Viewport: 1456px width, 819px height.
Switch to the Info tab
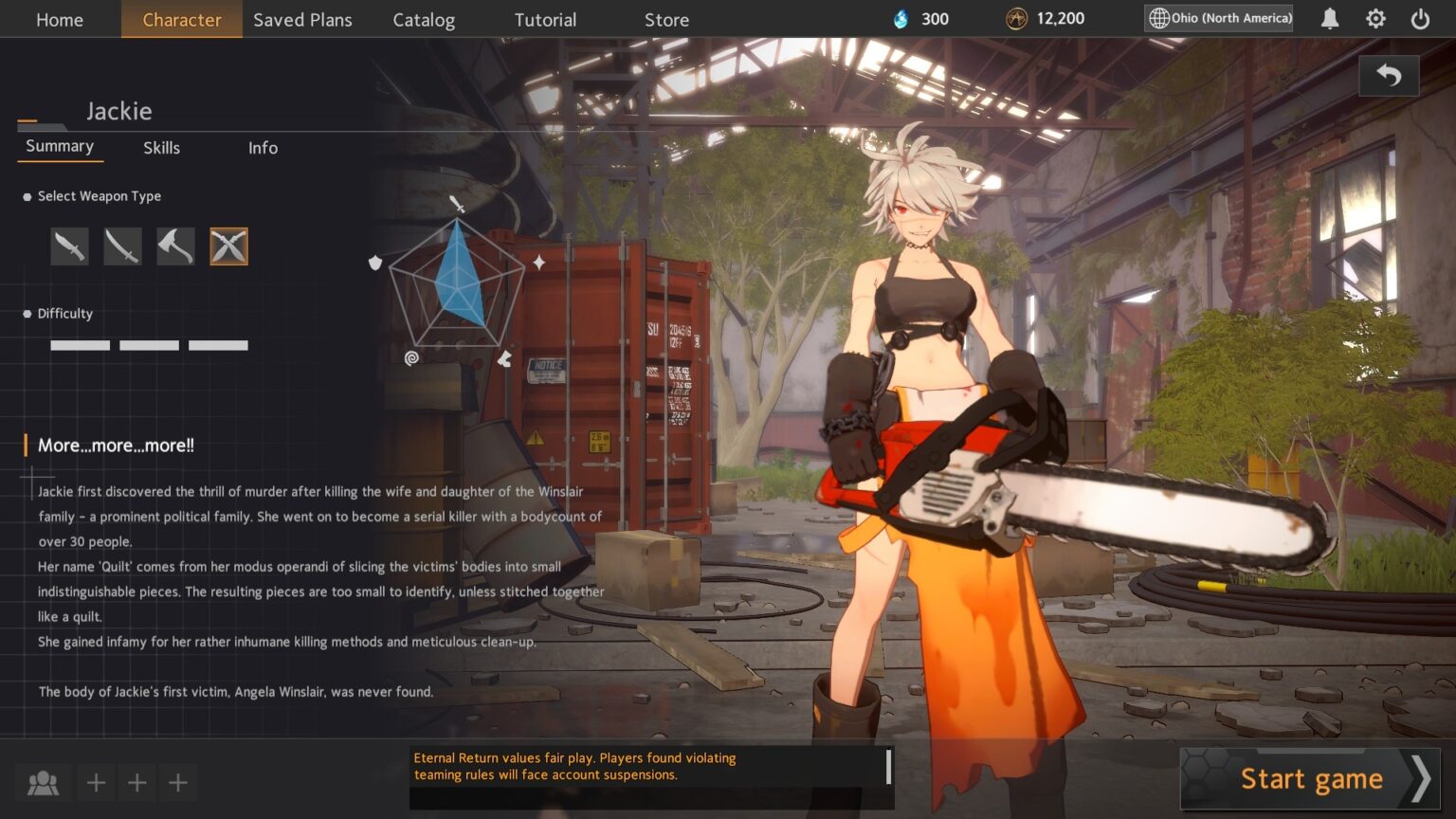coord(263,148)
